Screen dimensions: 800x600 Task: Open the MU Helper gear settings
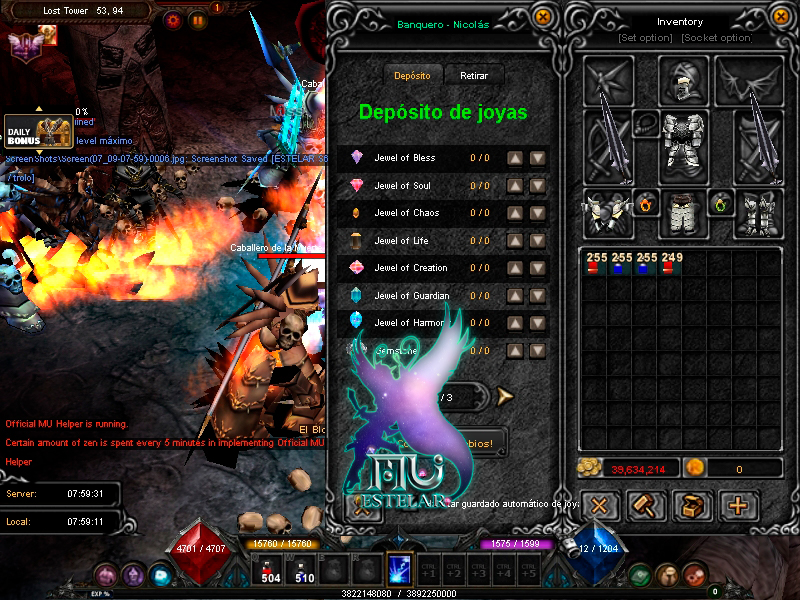point(174,19)
